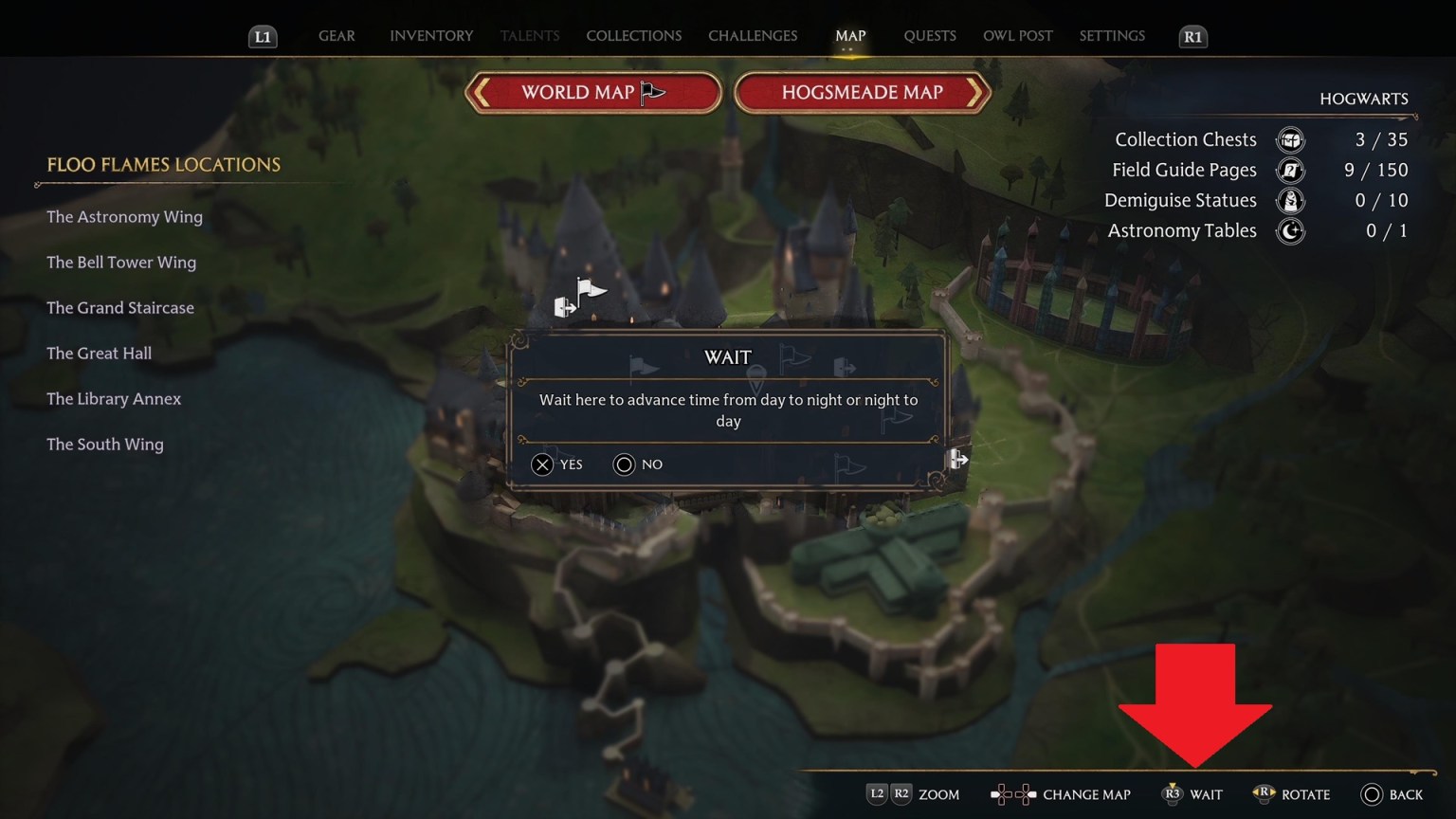
Task: Open the Owl Post tab
Action: click(1017, 36)
